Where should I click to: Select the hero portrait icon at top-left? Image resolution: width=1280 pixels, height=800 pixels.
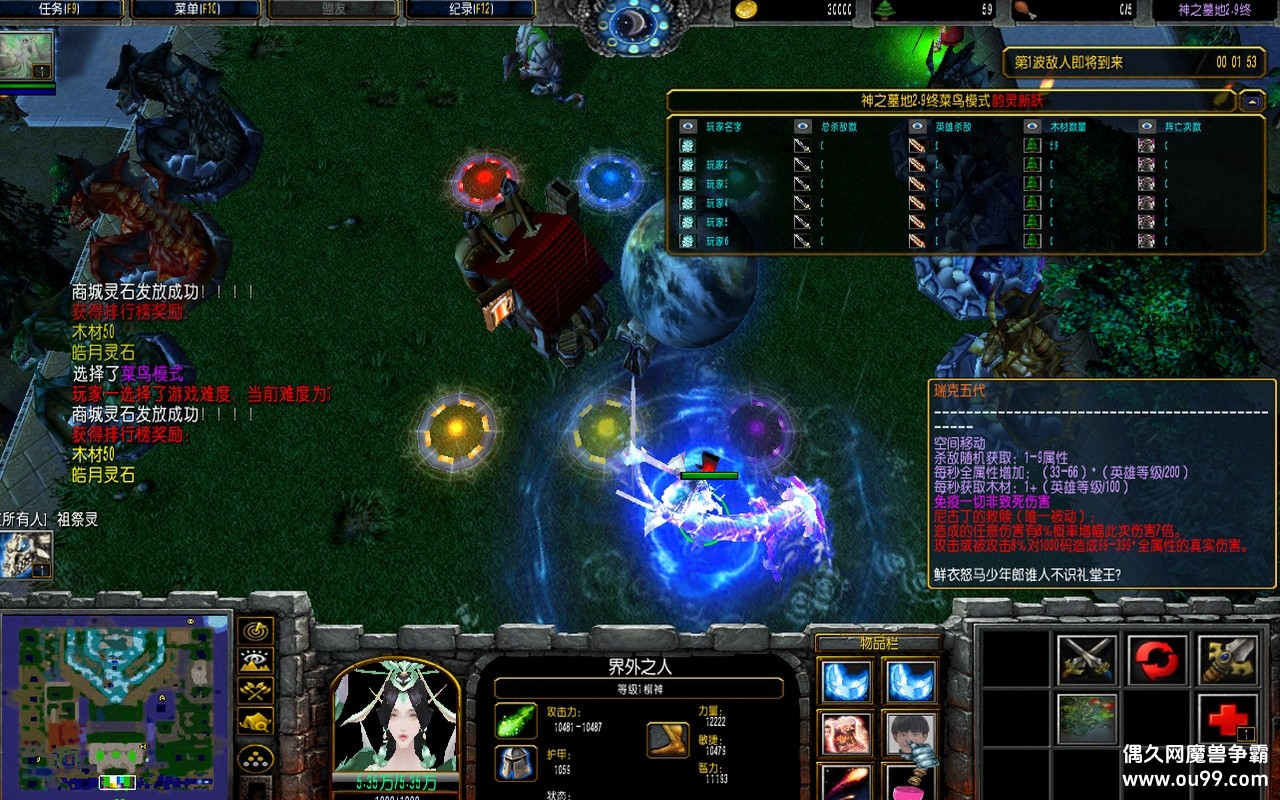tap(26, 57)
